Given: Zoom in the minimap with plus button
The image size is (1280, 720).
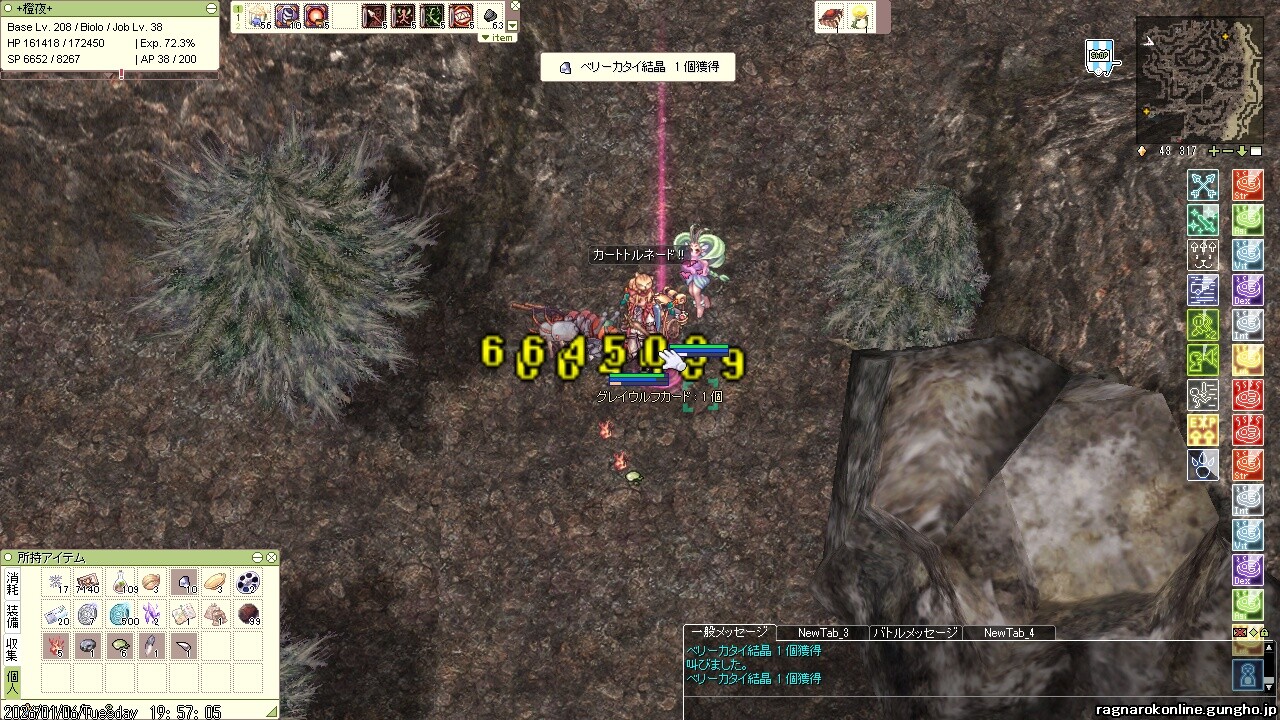Looking at the screenshot, I should click(x=1214, y=151).
